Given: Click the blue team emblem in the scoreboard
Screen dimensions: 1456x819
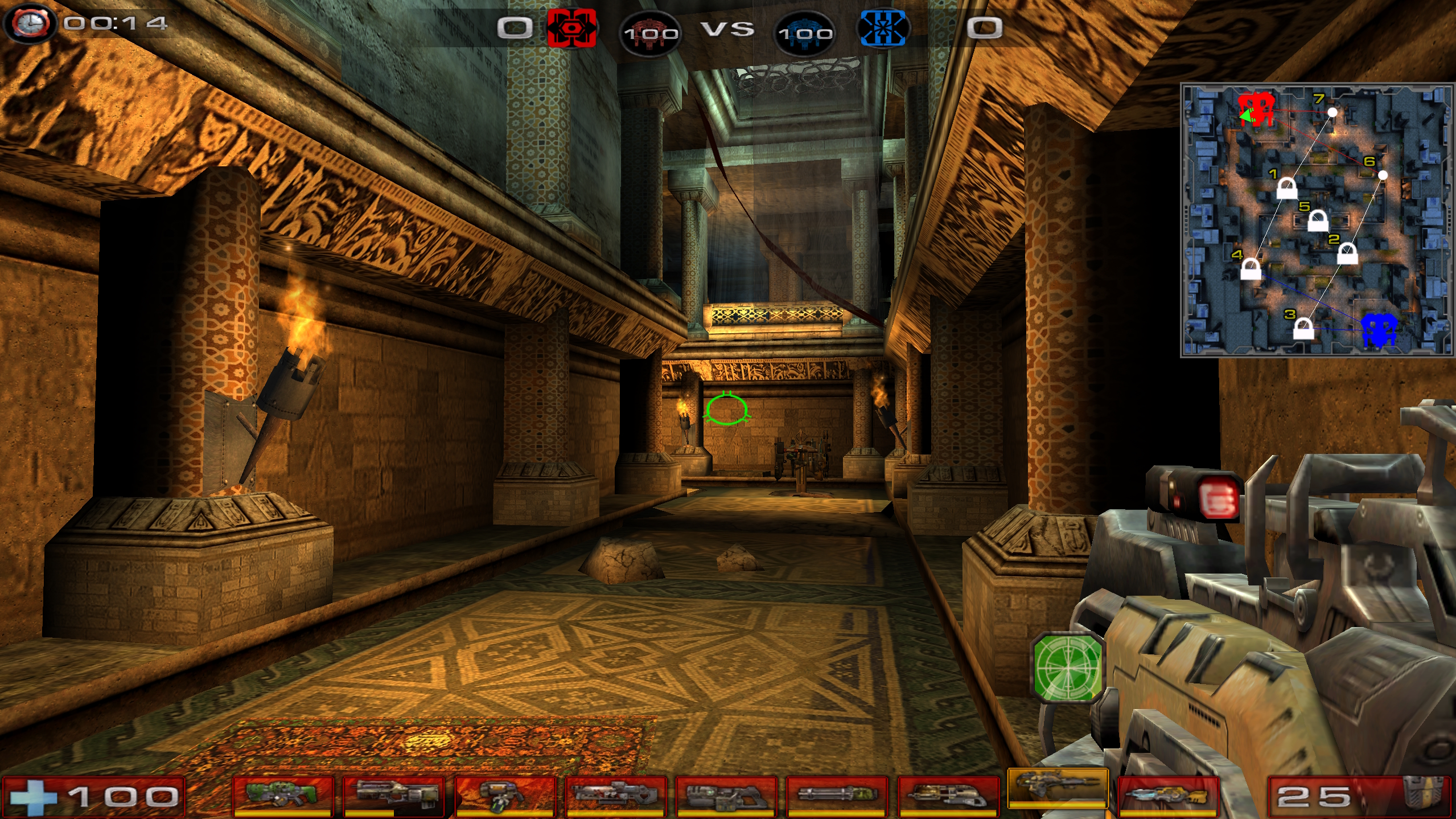Looking at the screenshot, I should coord(883,28).
